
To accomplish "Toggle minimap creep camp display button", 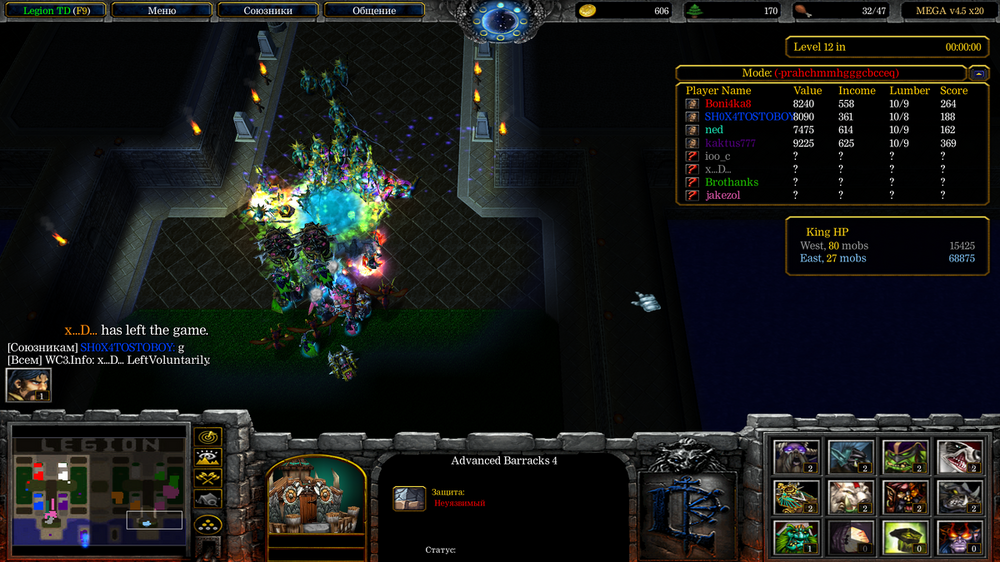I will [208, 498].
